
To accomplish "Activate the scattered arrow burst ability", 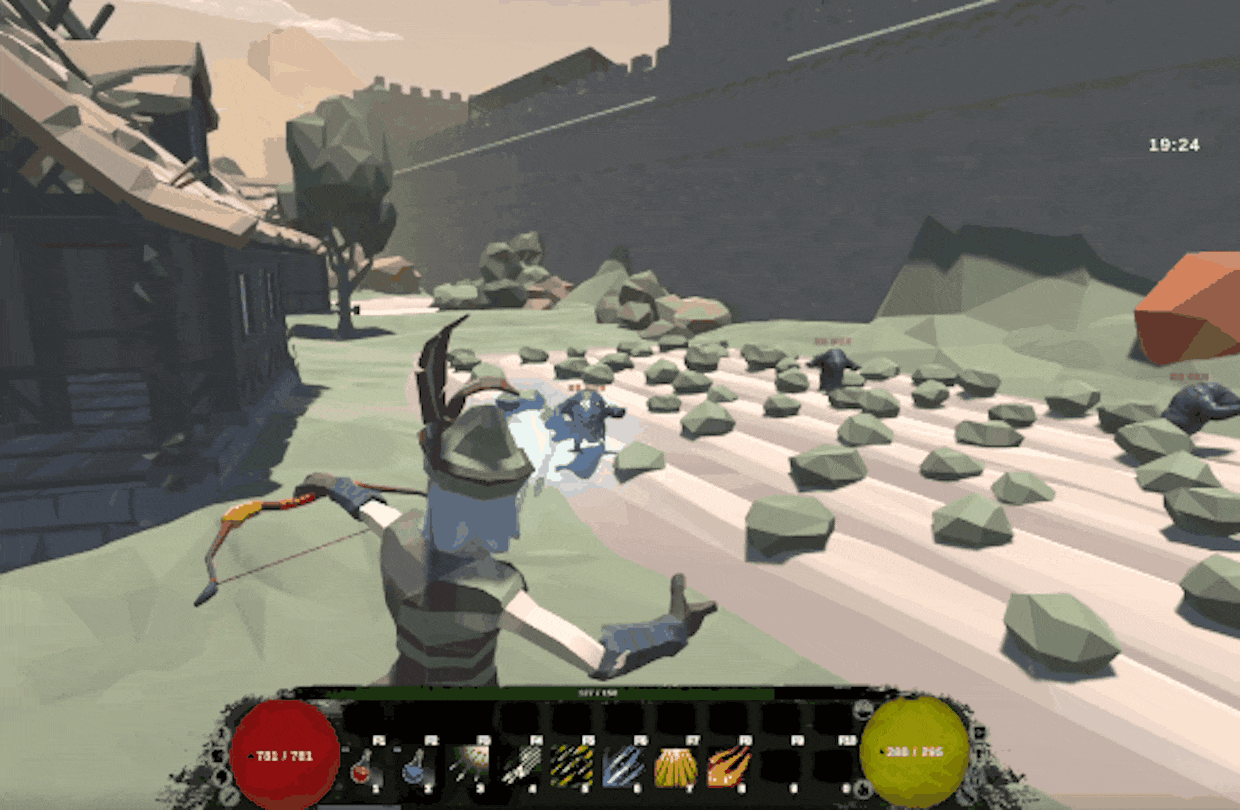I will (466, 766).
